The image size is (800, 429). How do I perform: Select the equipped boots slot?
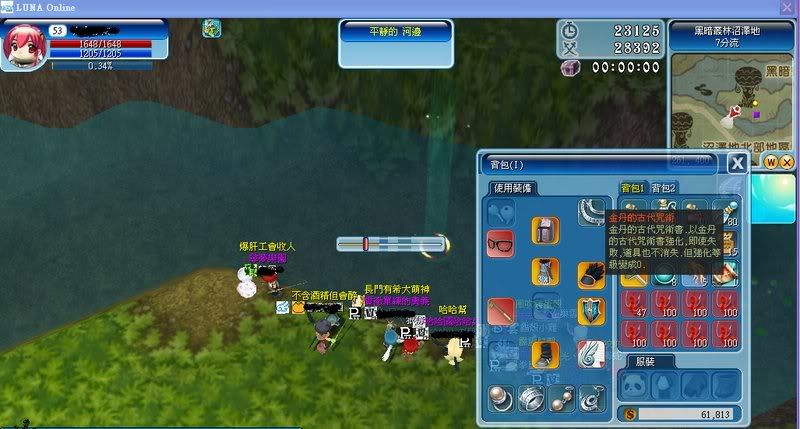point(545,353)
